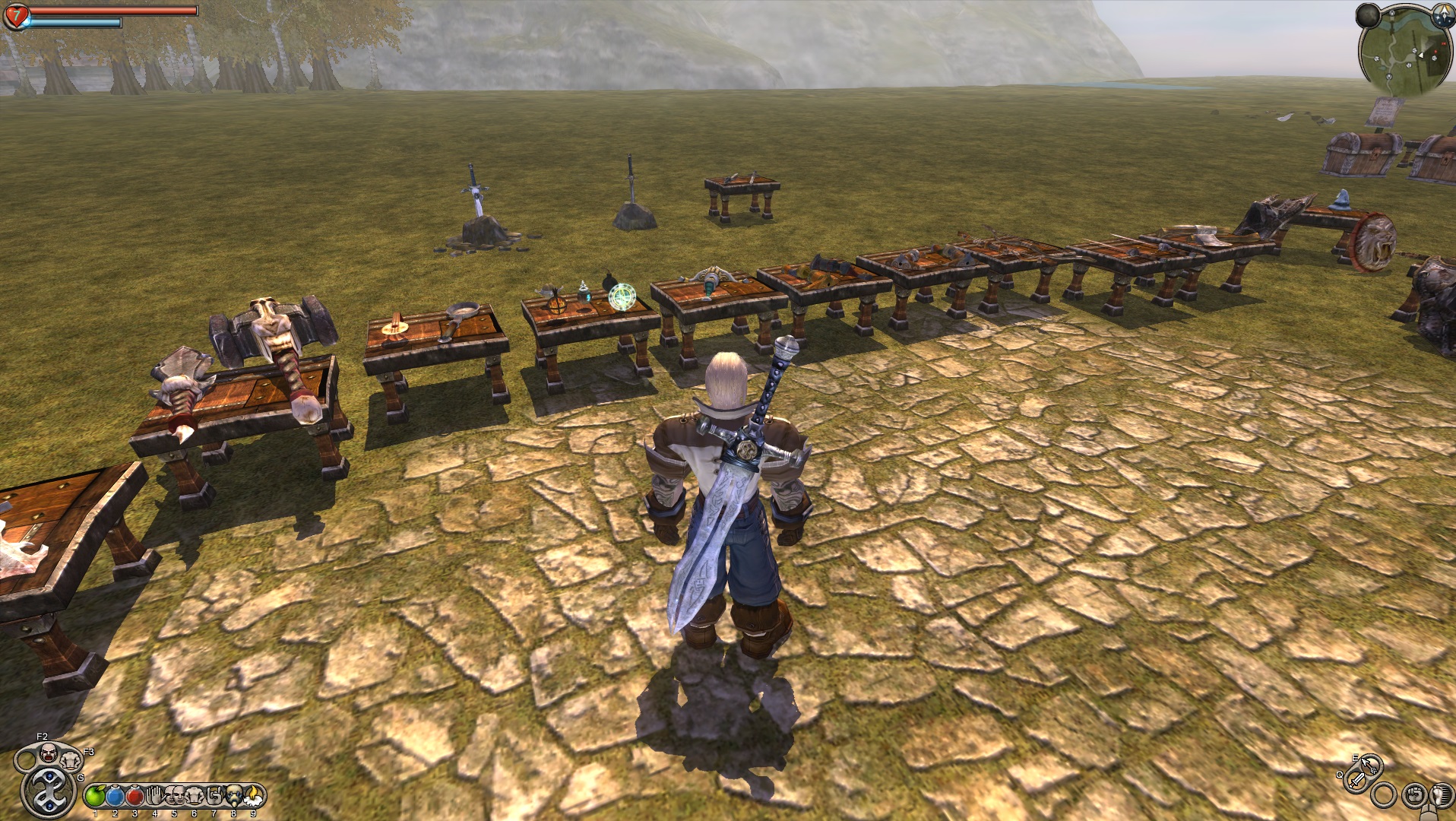
Task: Activate the flame and cloud quick slot
Action: tap(252, 796)
